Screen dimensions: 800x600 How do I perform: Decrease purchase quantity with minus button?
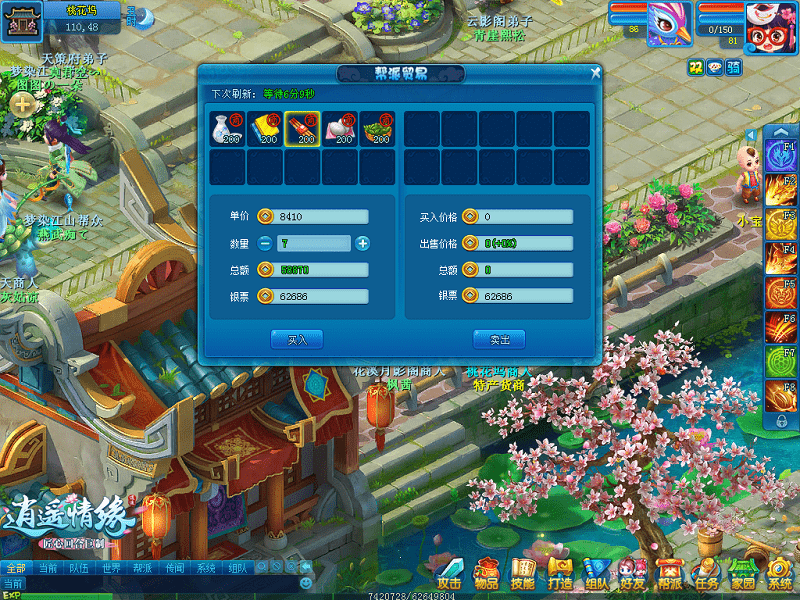coord(265,243)
